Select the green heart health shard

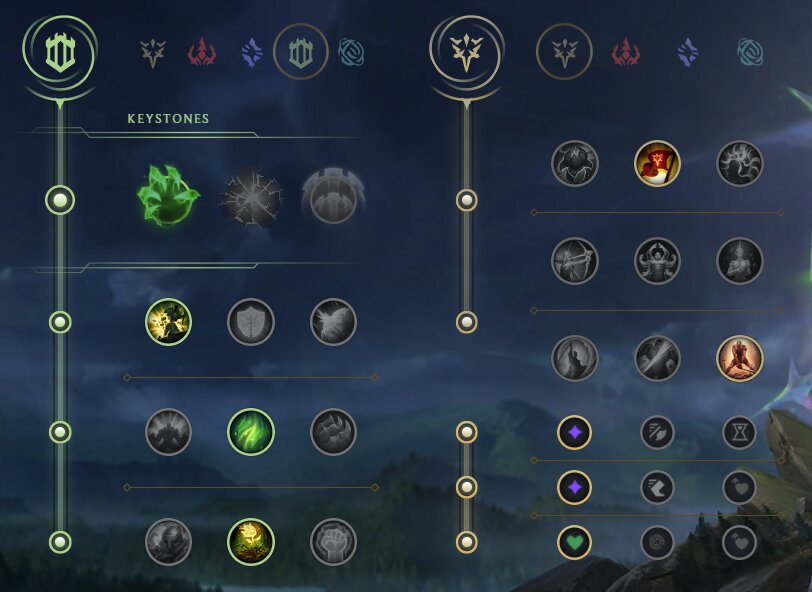tap(575, 542)
